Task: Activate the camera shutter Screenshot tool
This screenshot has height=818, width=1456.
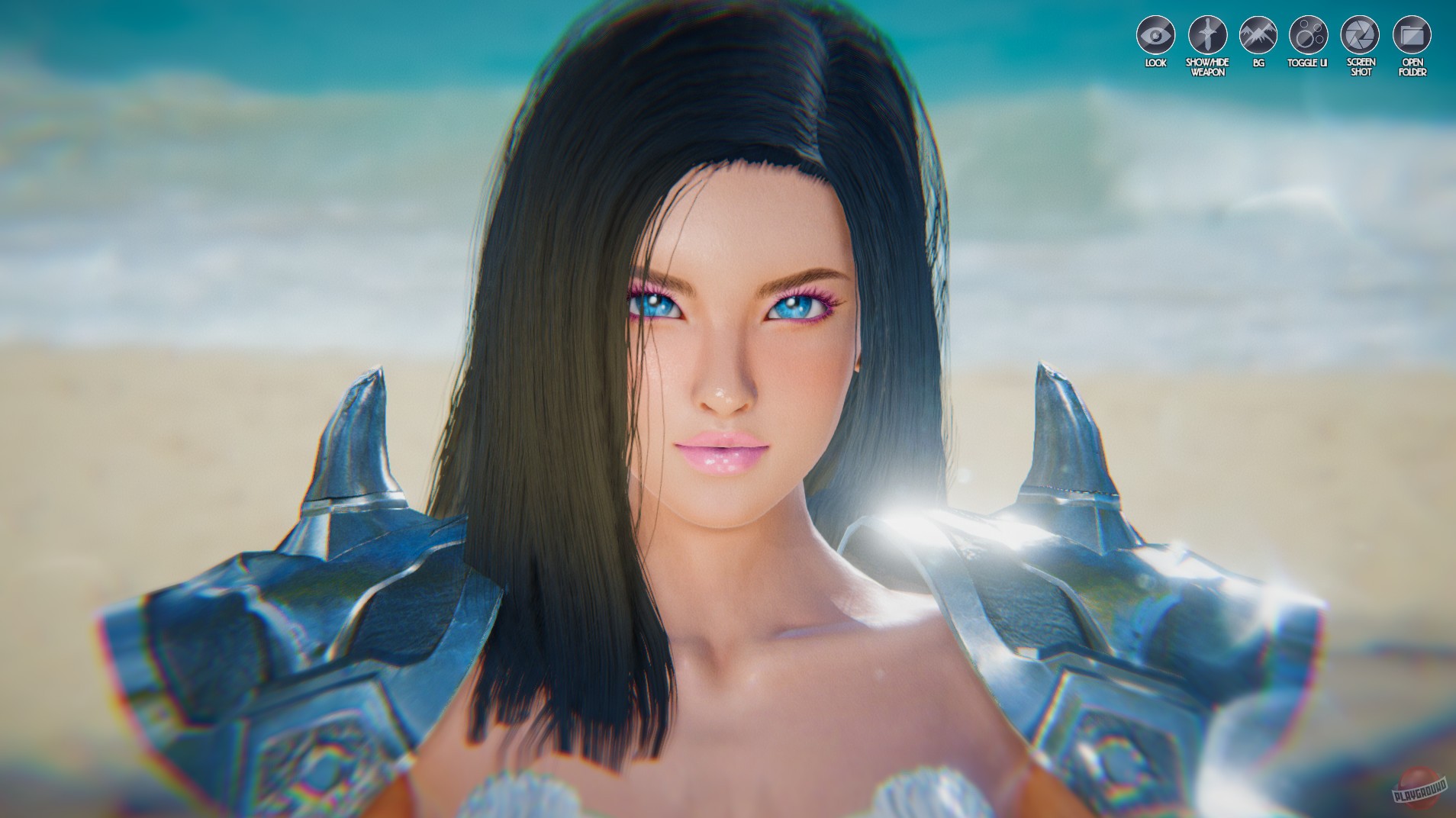Action: click(1361, 34)
